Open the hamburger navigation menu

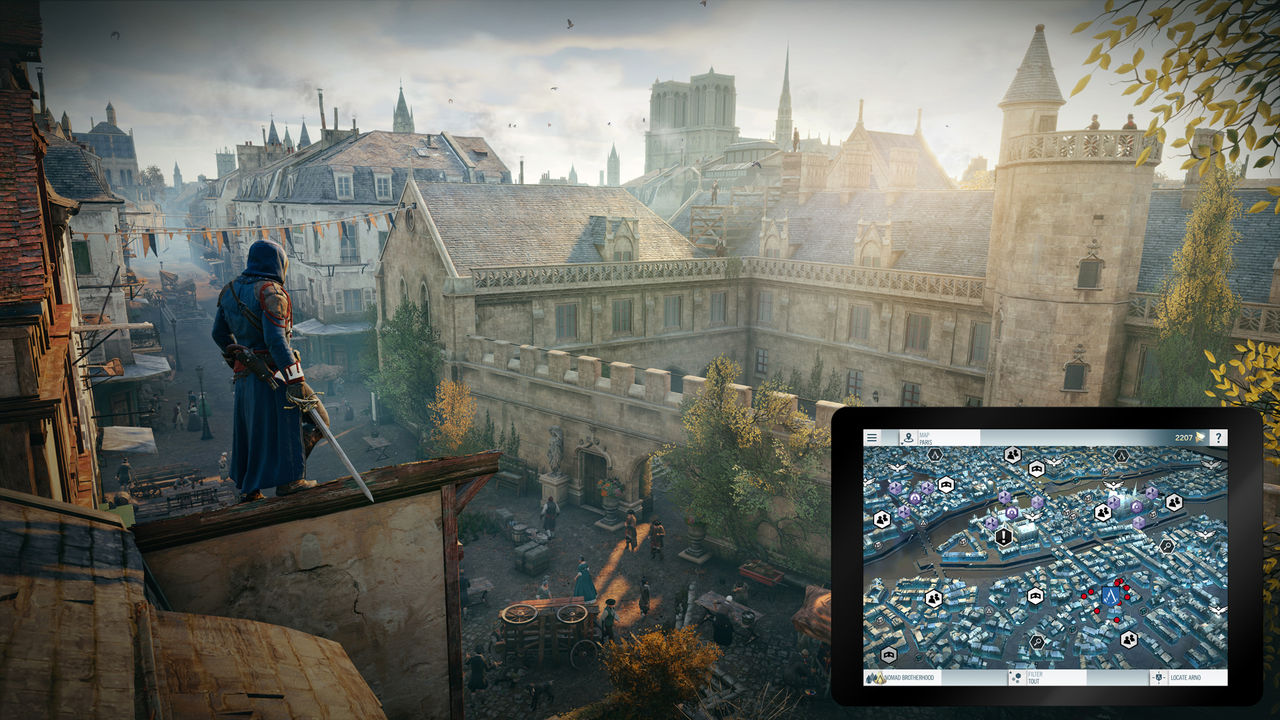pos(872,436)
